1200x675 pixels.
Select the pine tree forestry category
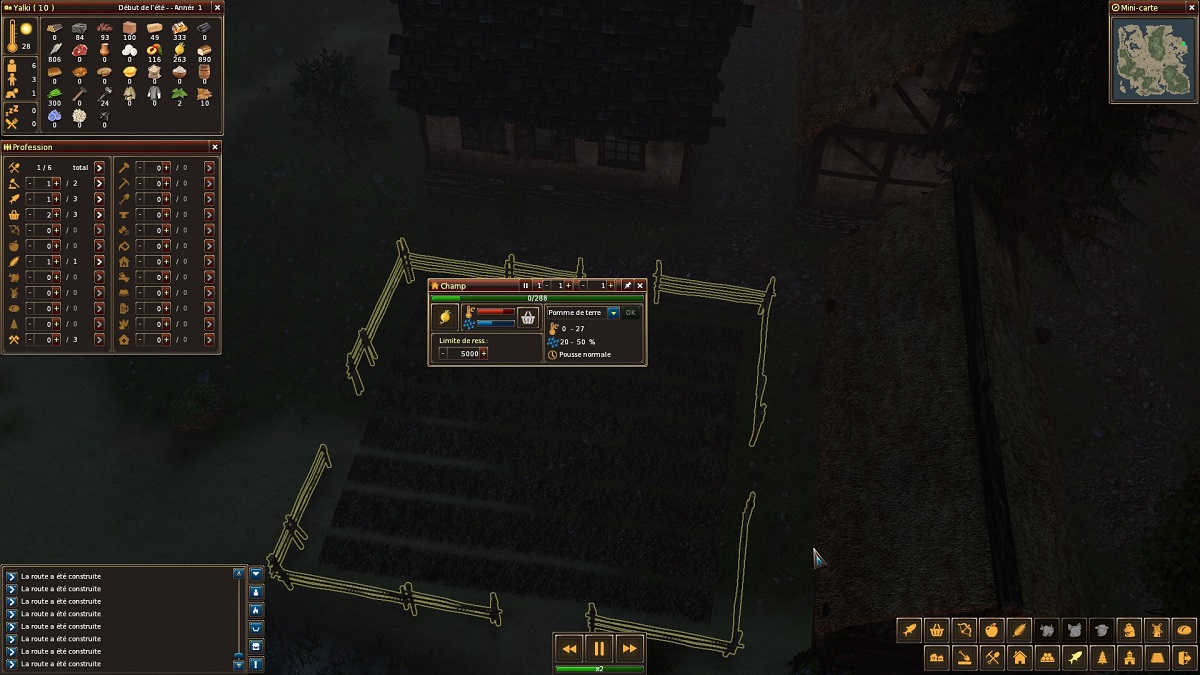1102,657
